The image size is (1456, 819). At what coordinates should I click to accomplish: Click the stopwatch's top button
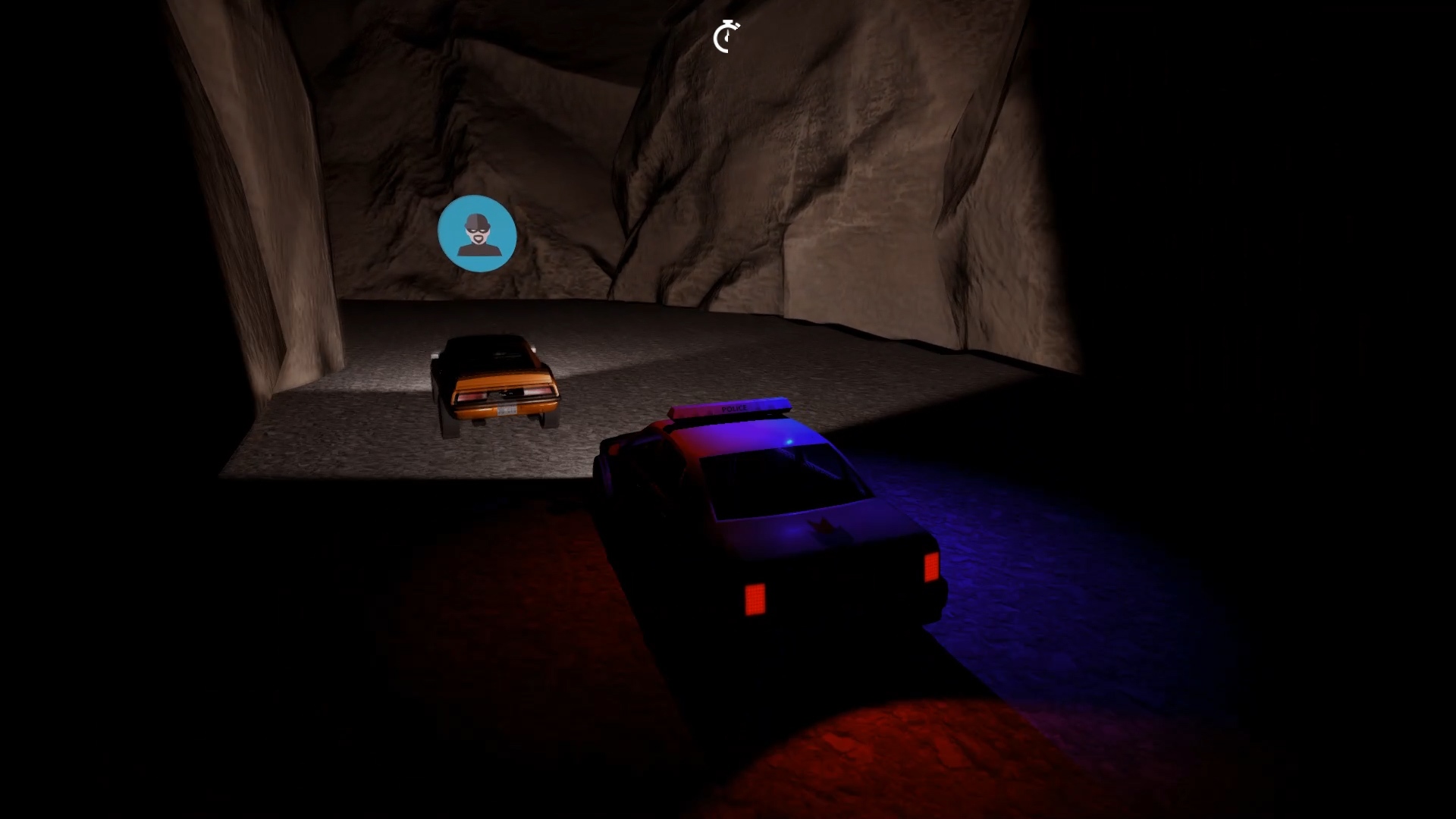click(728, 22)
